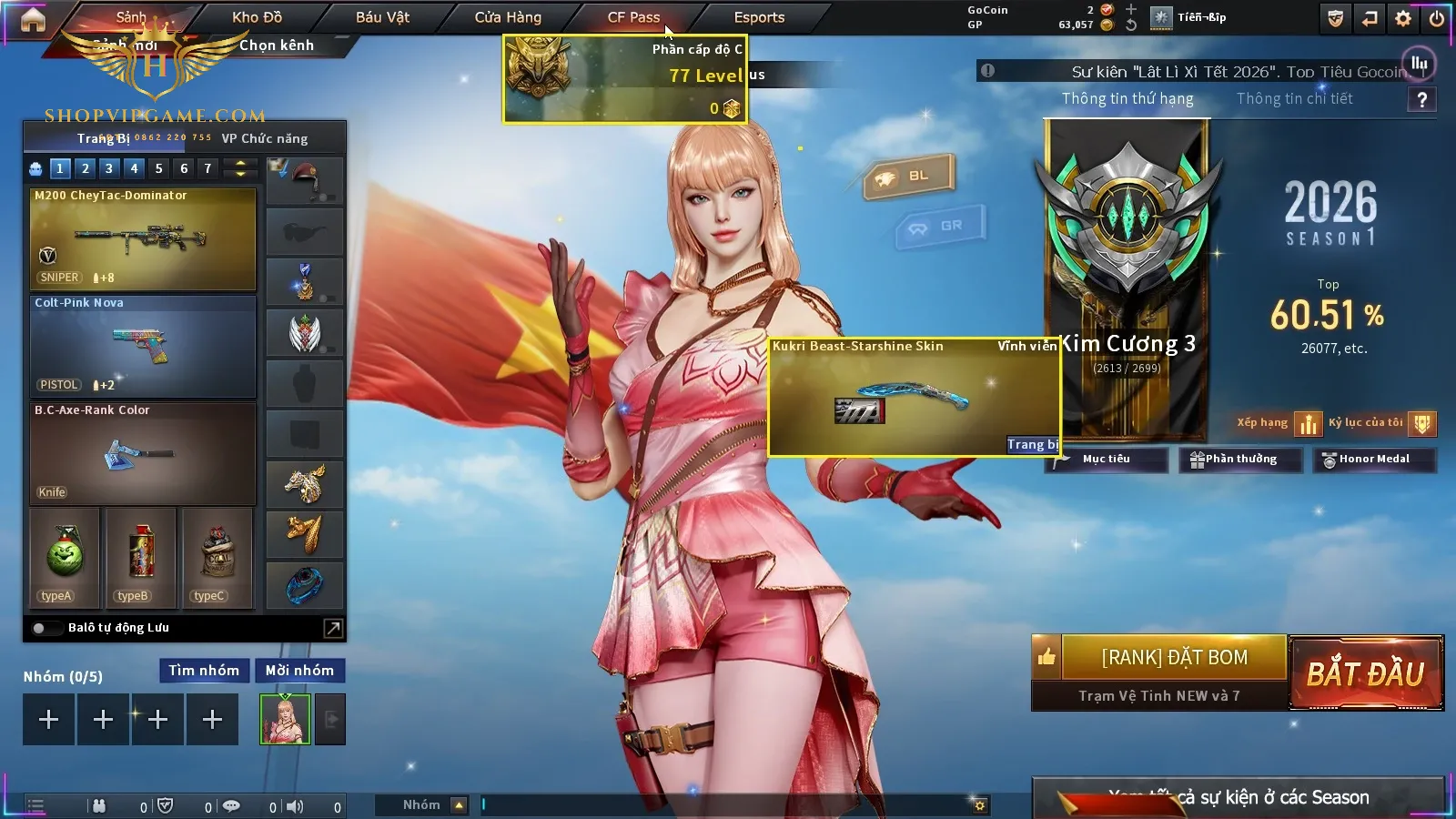Open Thông tin chi tiết tab
1456x819 pixels.
(1294, 98)
